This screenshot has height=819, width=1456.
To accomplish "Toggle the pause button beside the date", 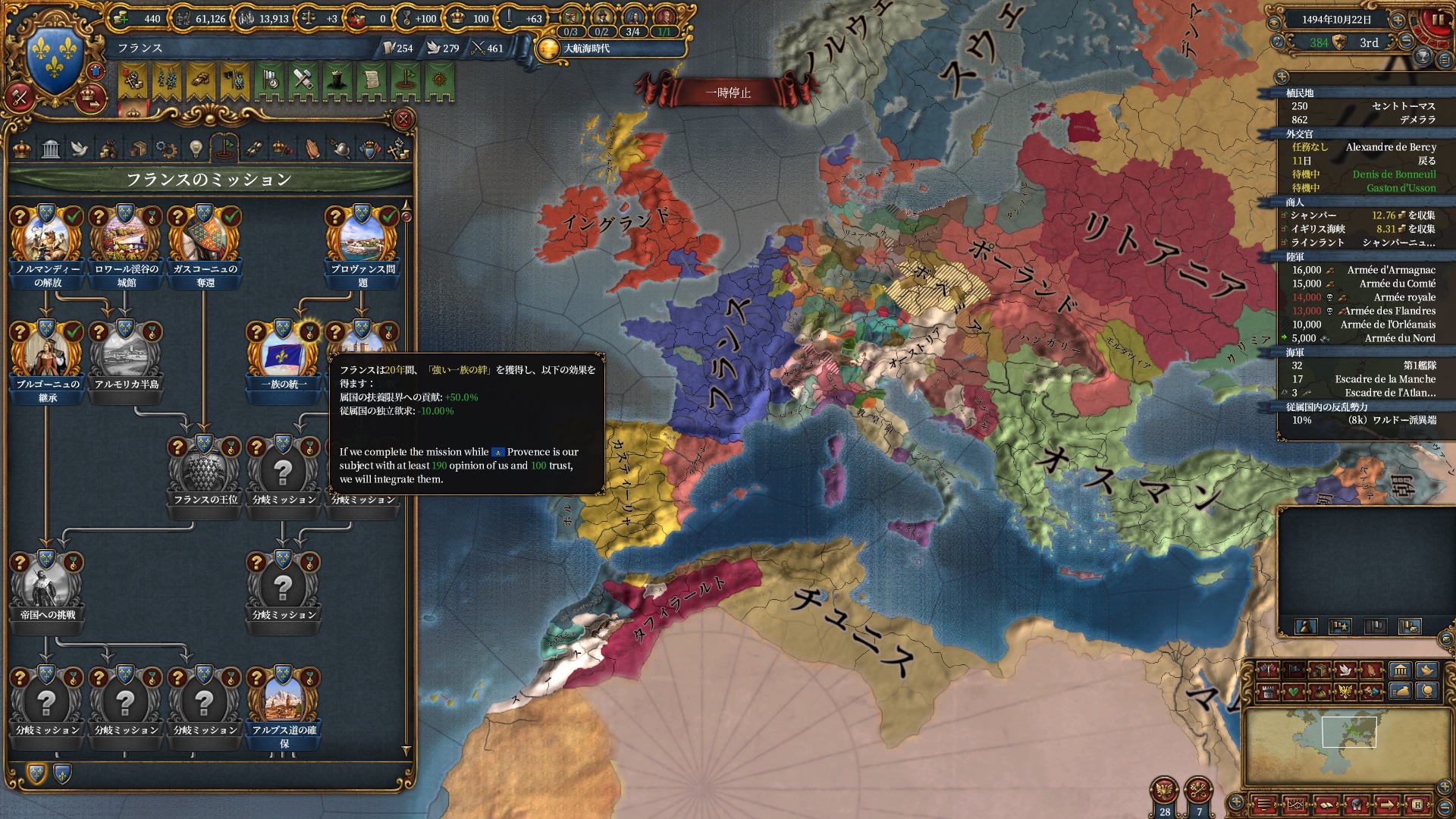I will coord(1437,20).
